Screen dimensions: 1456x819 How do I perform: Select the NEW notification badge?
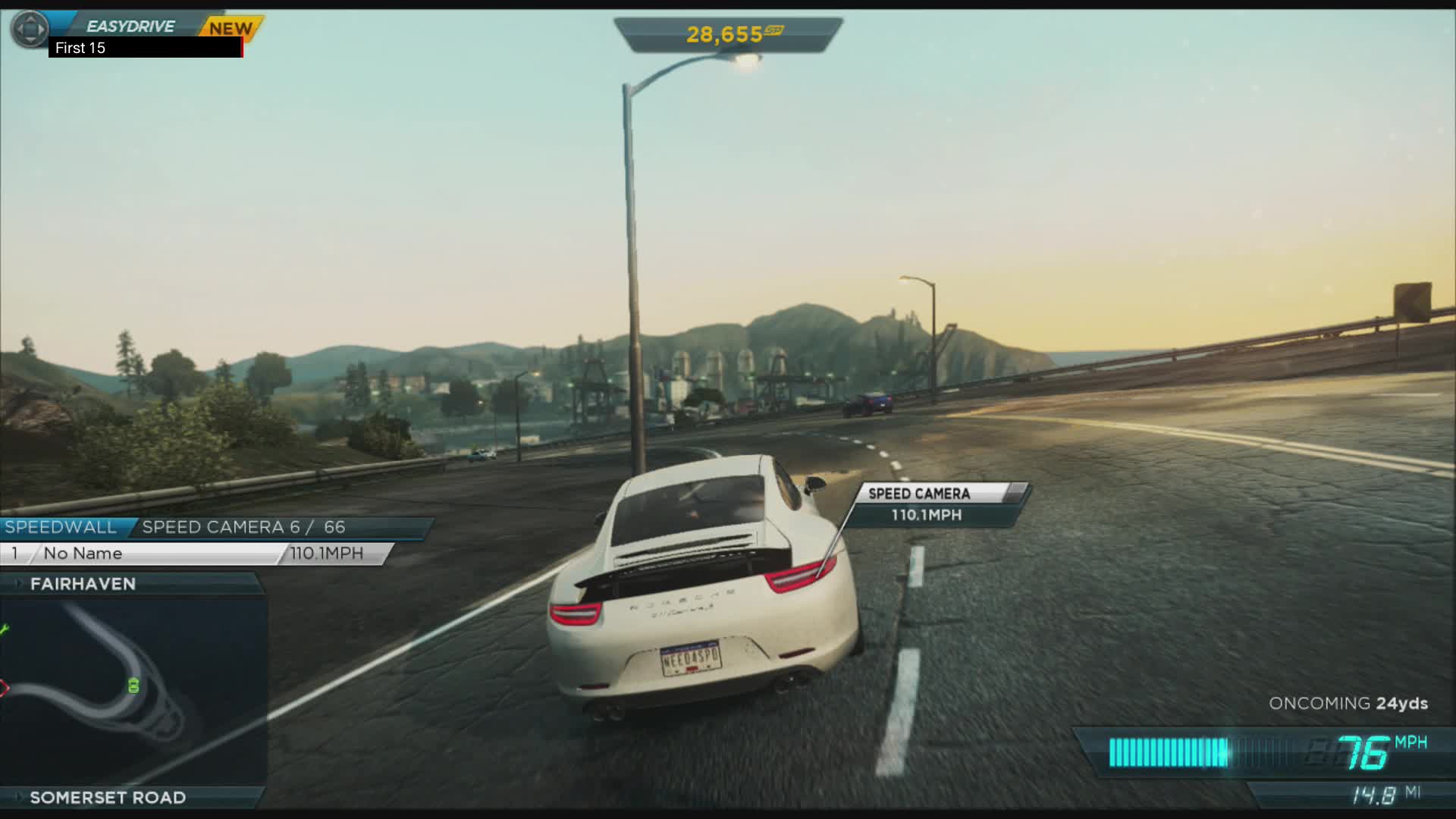pos(230,28)
